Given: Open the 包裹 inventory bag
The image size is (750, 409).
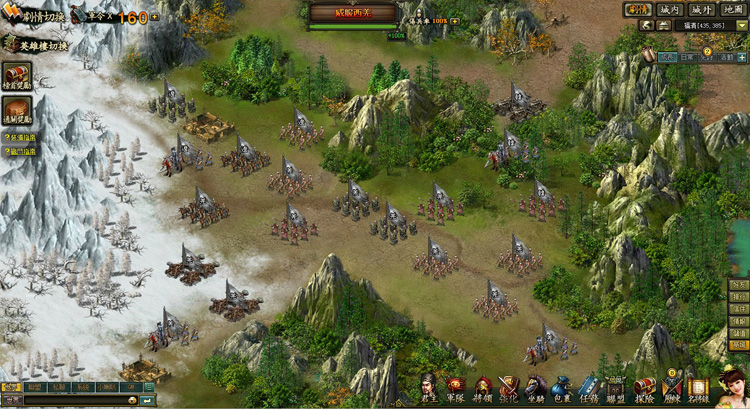Looking at the screenshot, I should tap(561, 388).
